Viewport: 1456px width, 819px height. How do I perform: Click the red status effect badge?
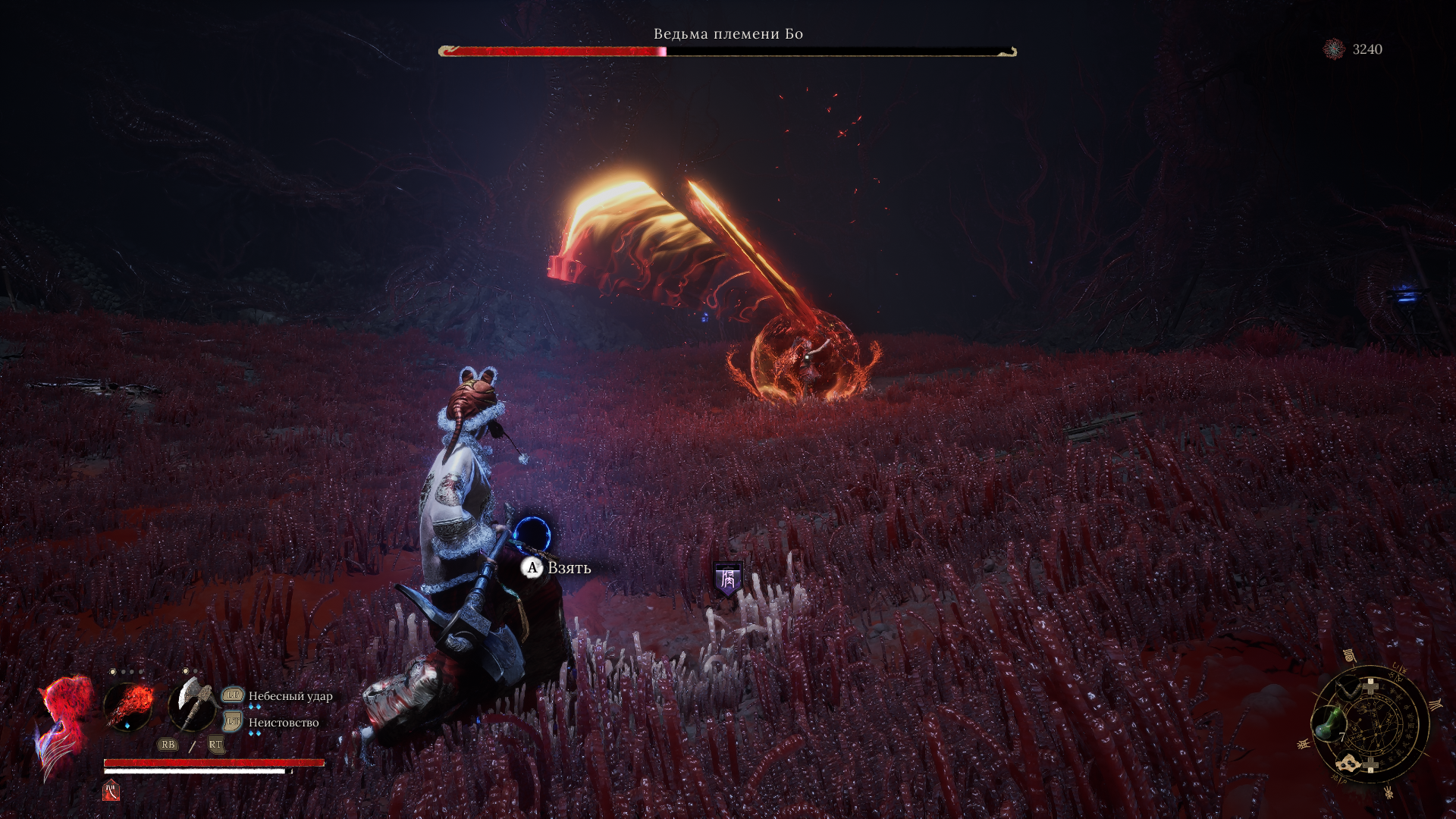click(x=111, y=791)
